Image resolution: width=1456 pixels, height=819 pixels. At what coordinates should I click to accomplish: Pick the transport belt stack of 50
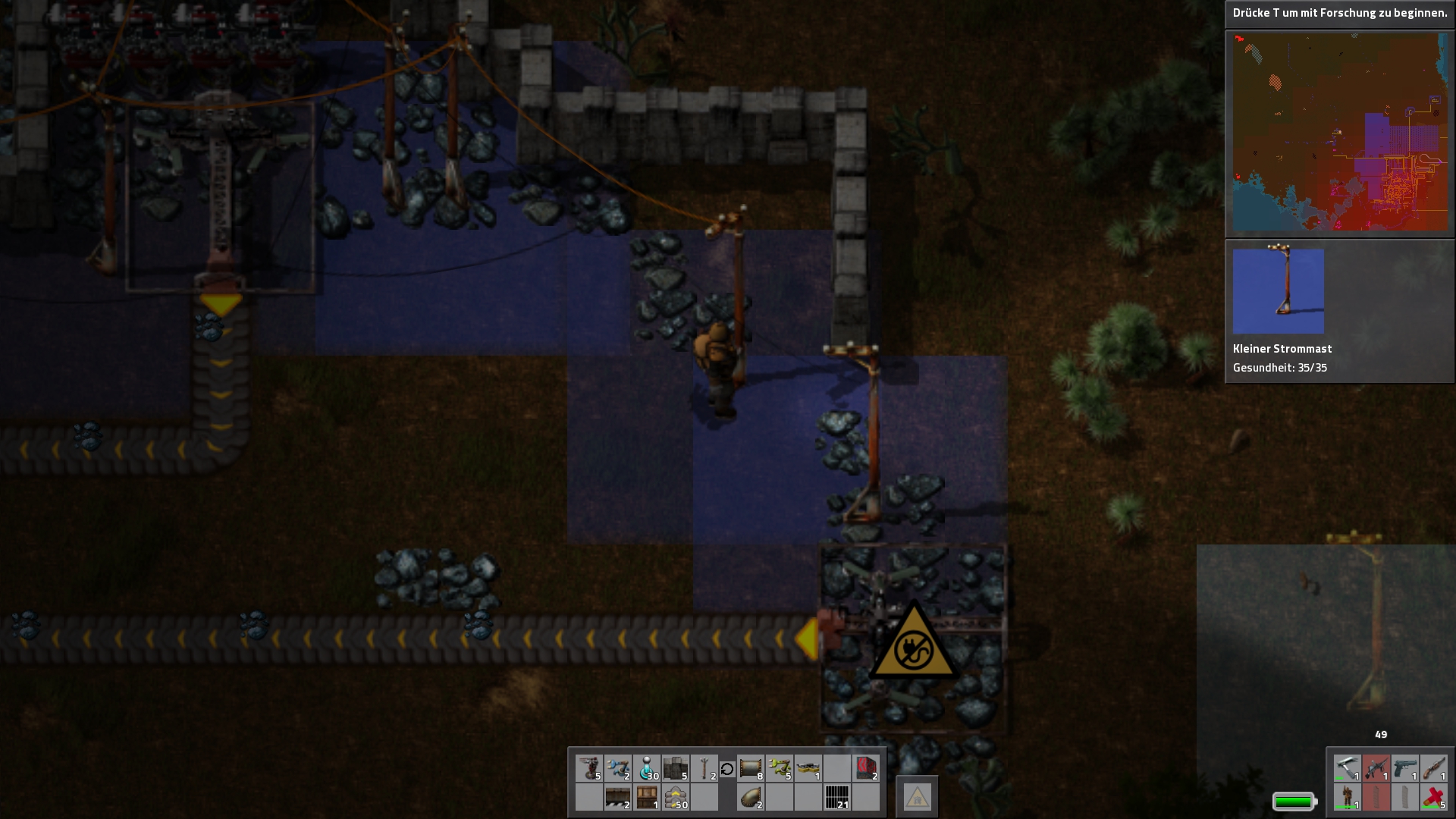tap(675, 797)
